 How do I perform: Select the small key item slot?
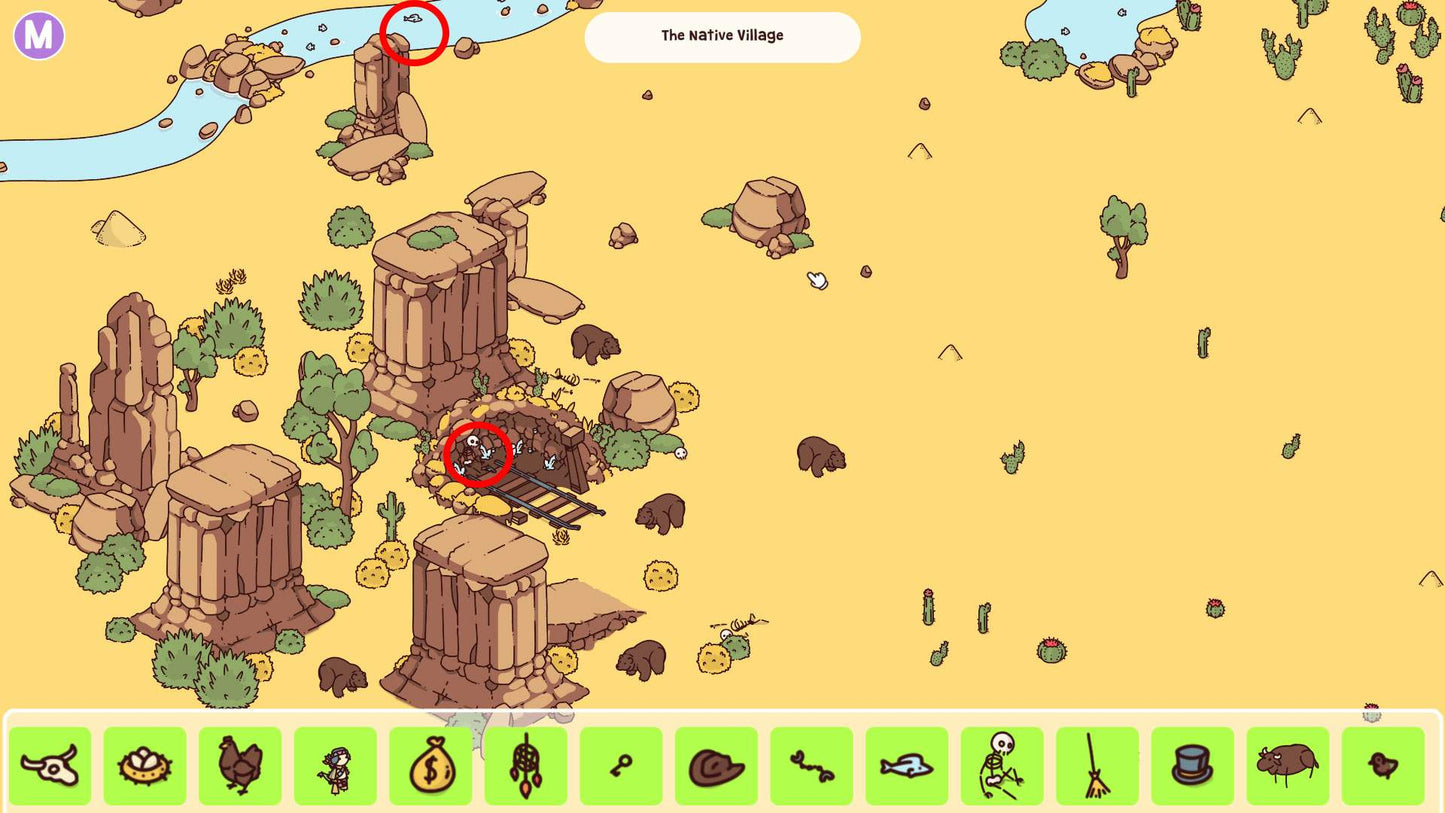tap(621, 766)
